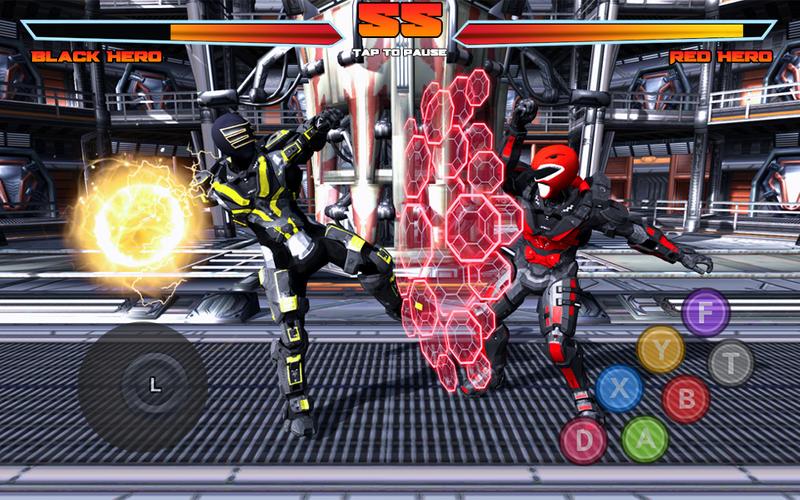The width and height of the screenshot is (800, 500).
Task: Tap the round timer to pause
Action: point(400,24)
